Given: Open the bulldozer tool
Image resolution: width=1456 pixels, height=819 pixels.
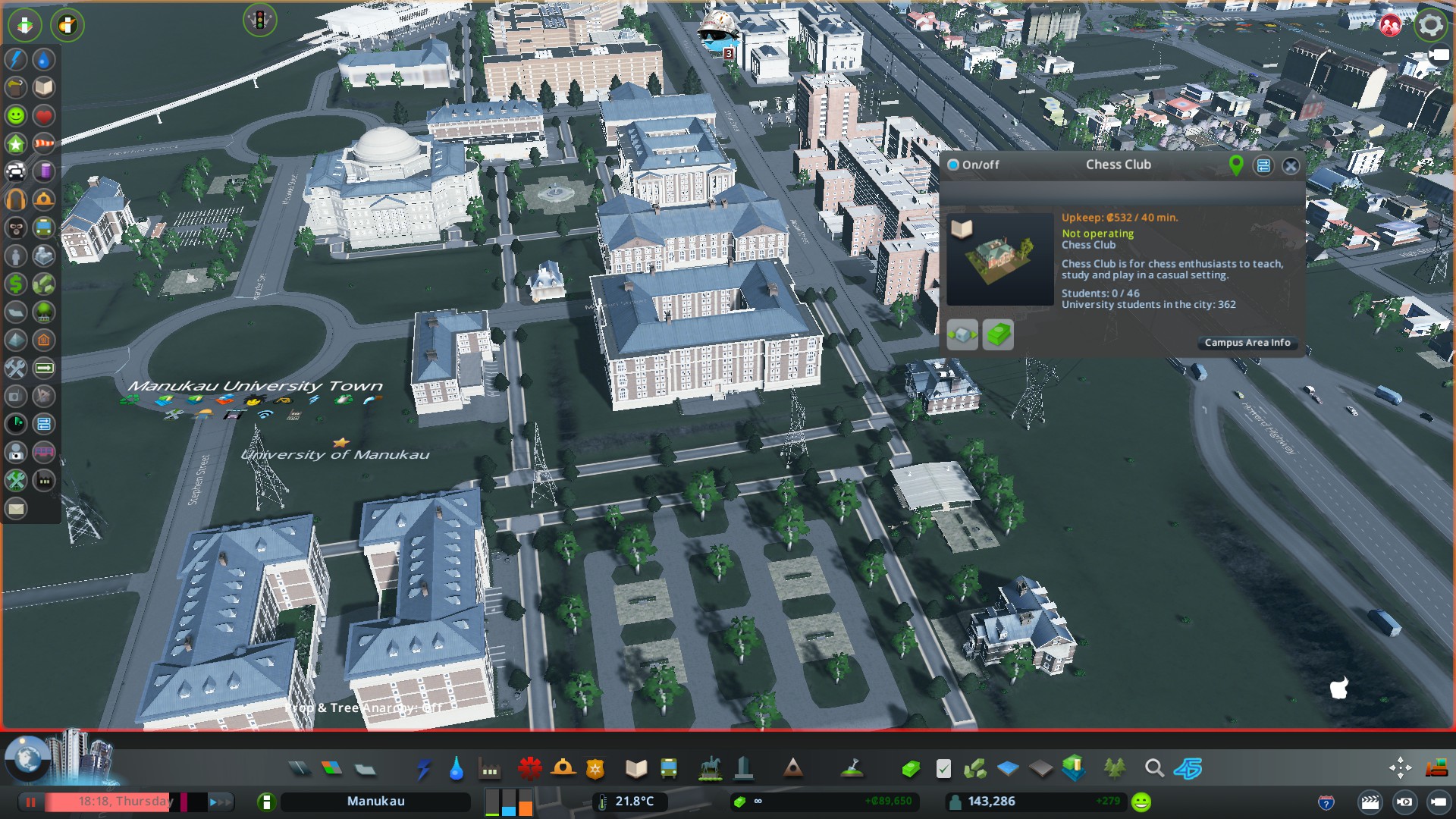Looking at the screenshot, I should [1436, 769].
